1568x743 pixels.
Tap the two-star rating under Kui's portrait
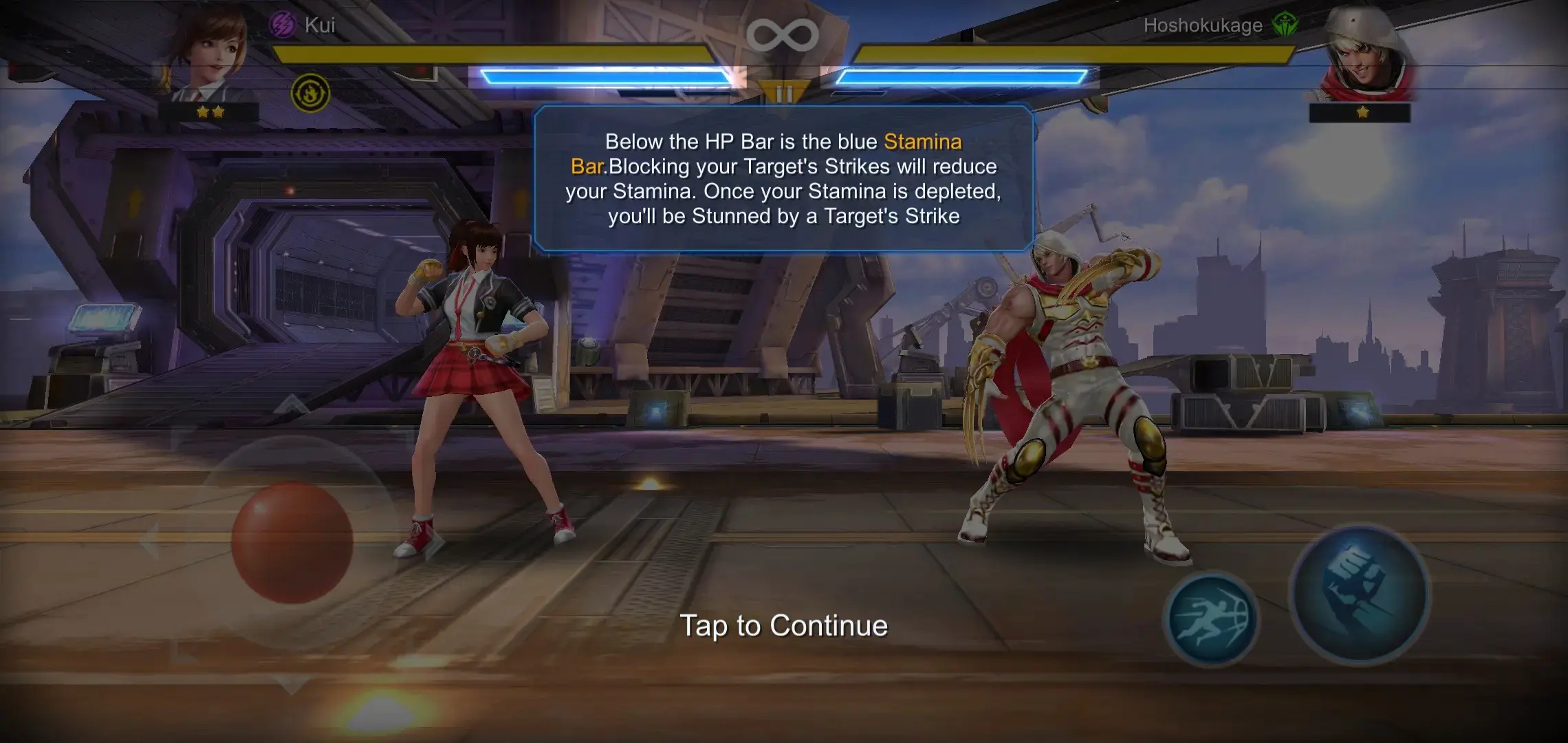[x=211, y=111]
